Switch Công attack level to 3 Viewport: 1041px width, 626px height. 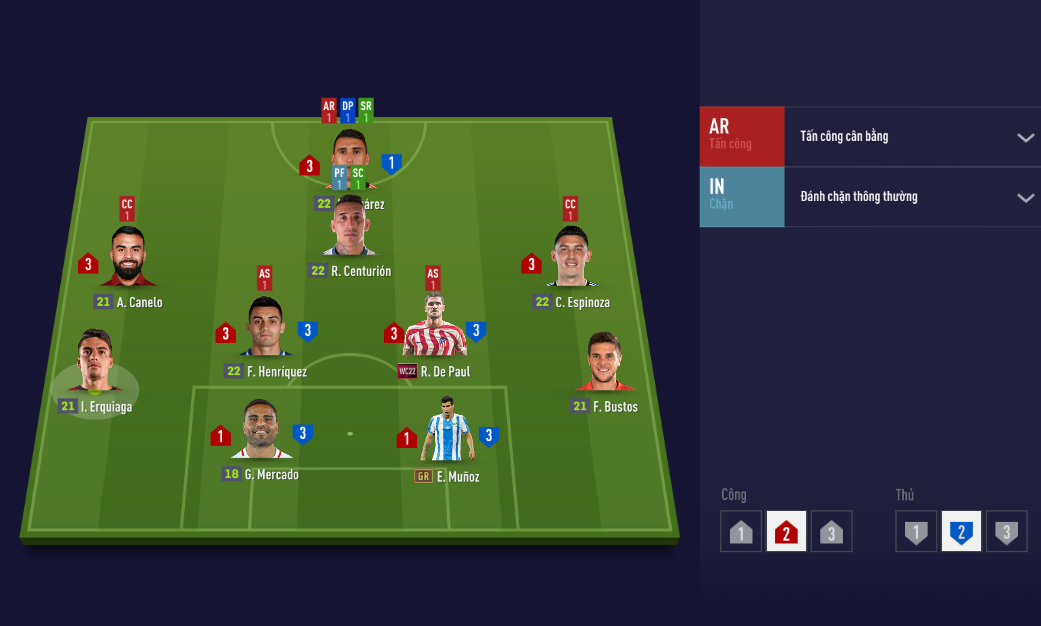[831, 532]
